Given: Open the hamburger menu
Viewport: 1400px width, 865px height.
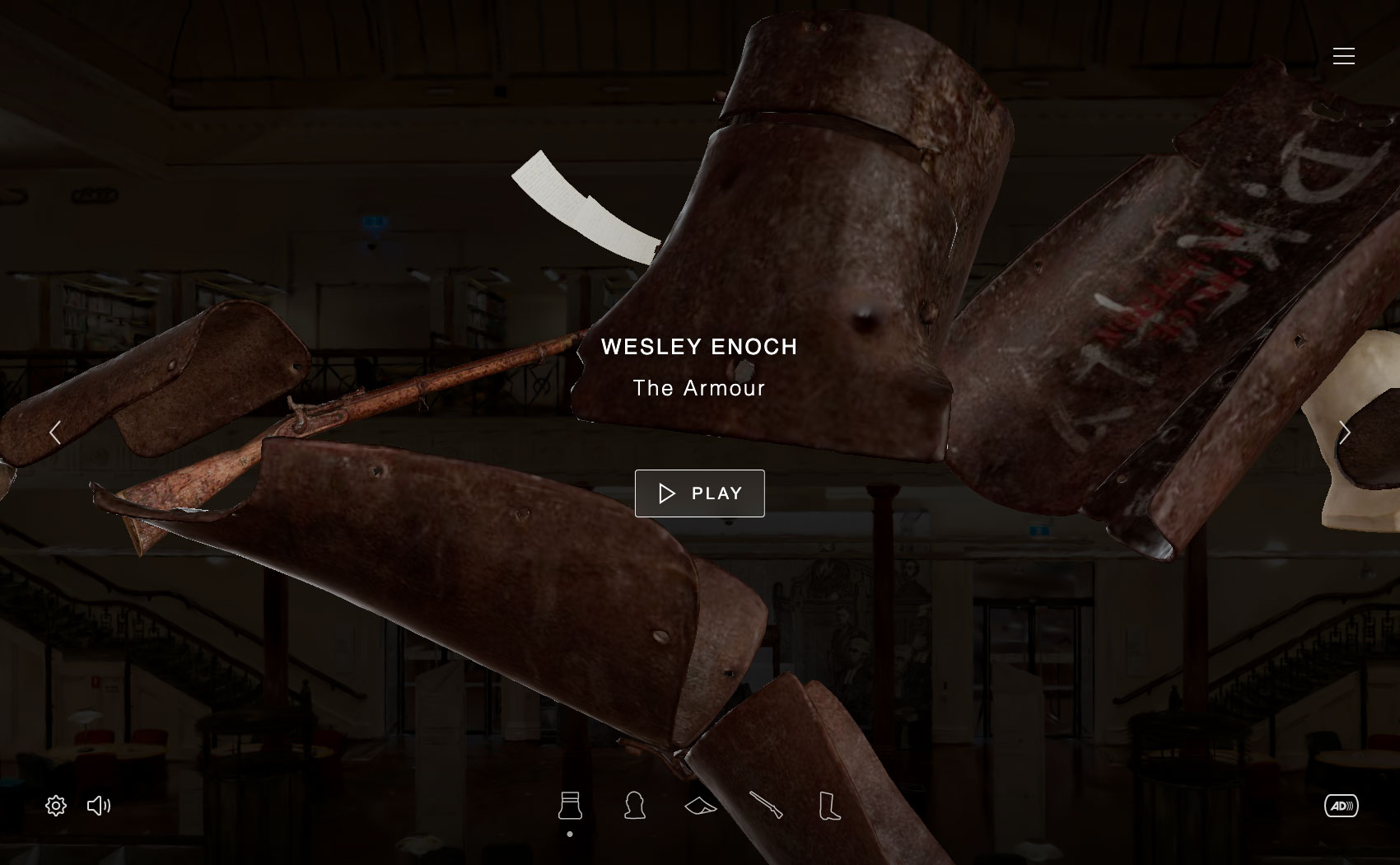Looking at the screenshot, I should tap(1343, 56).
